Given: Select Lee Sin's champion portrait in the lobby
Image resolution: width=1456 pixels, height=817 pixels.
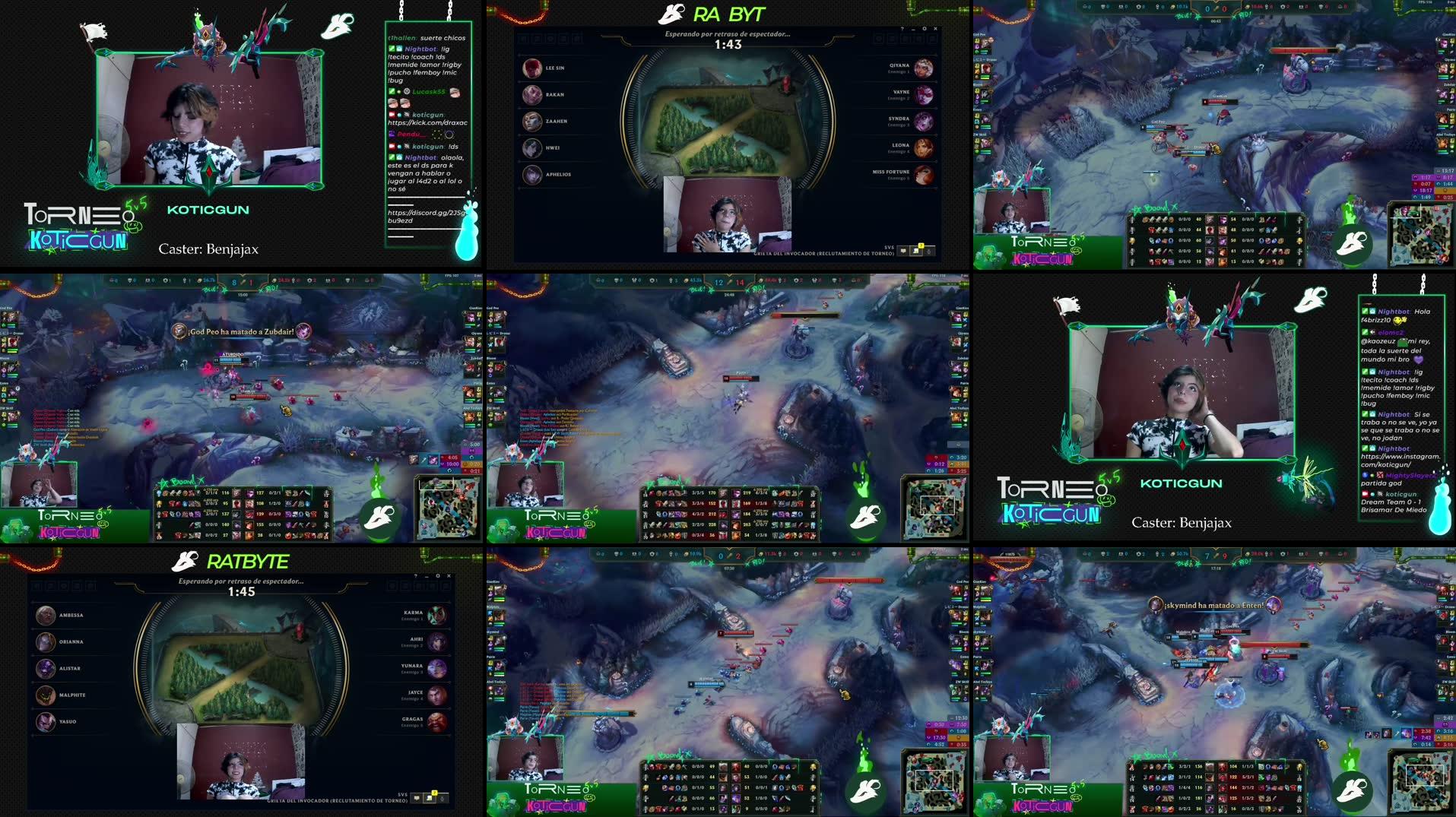Looking at the screenshot, I should (x=532, y=67).
